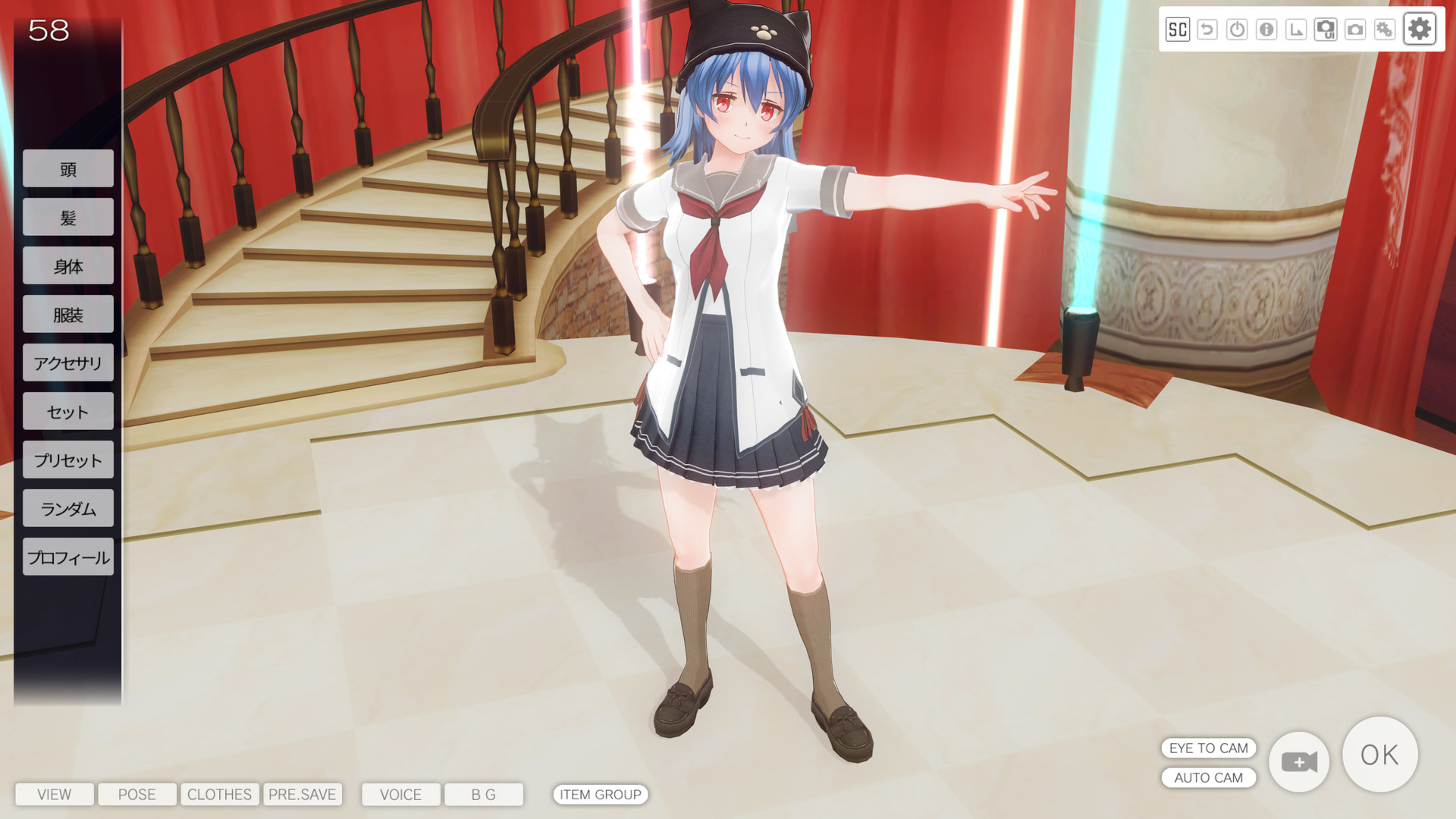Confirm with the round OK button
The width and height of the screenshot is (1456, 819).
click(1379, 755)
